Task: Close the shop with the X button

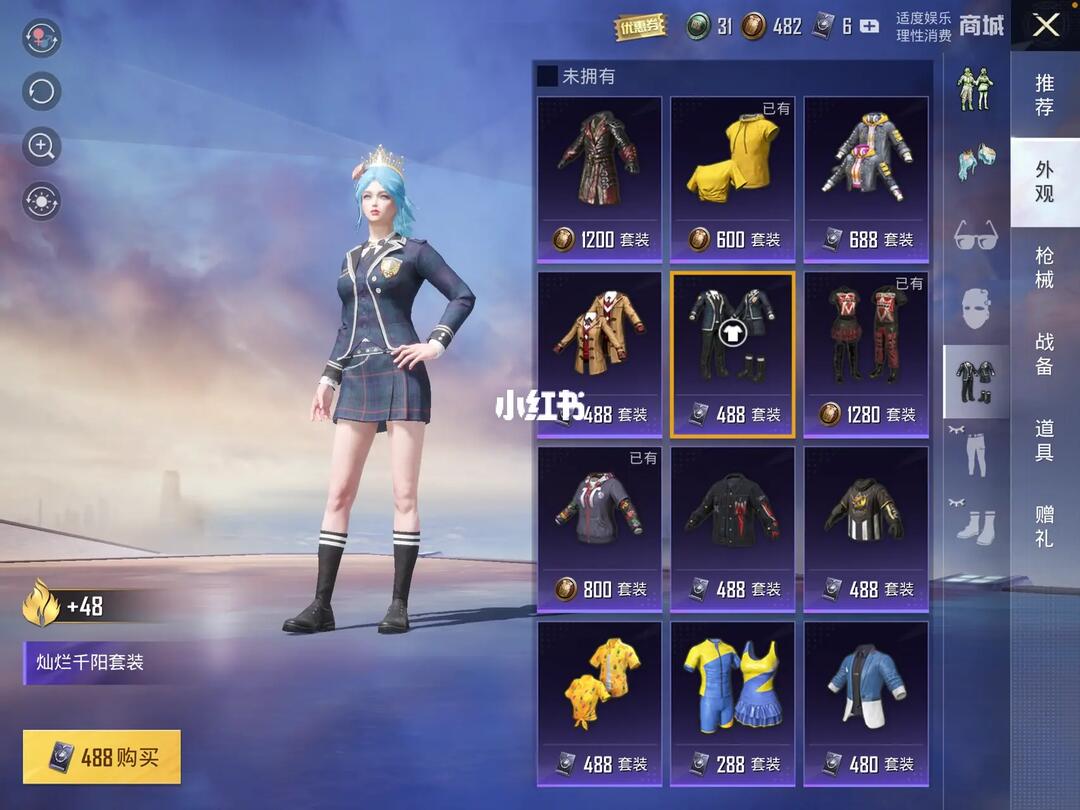Action: pos(1045,25)
